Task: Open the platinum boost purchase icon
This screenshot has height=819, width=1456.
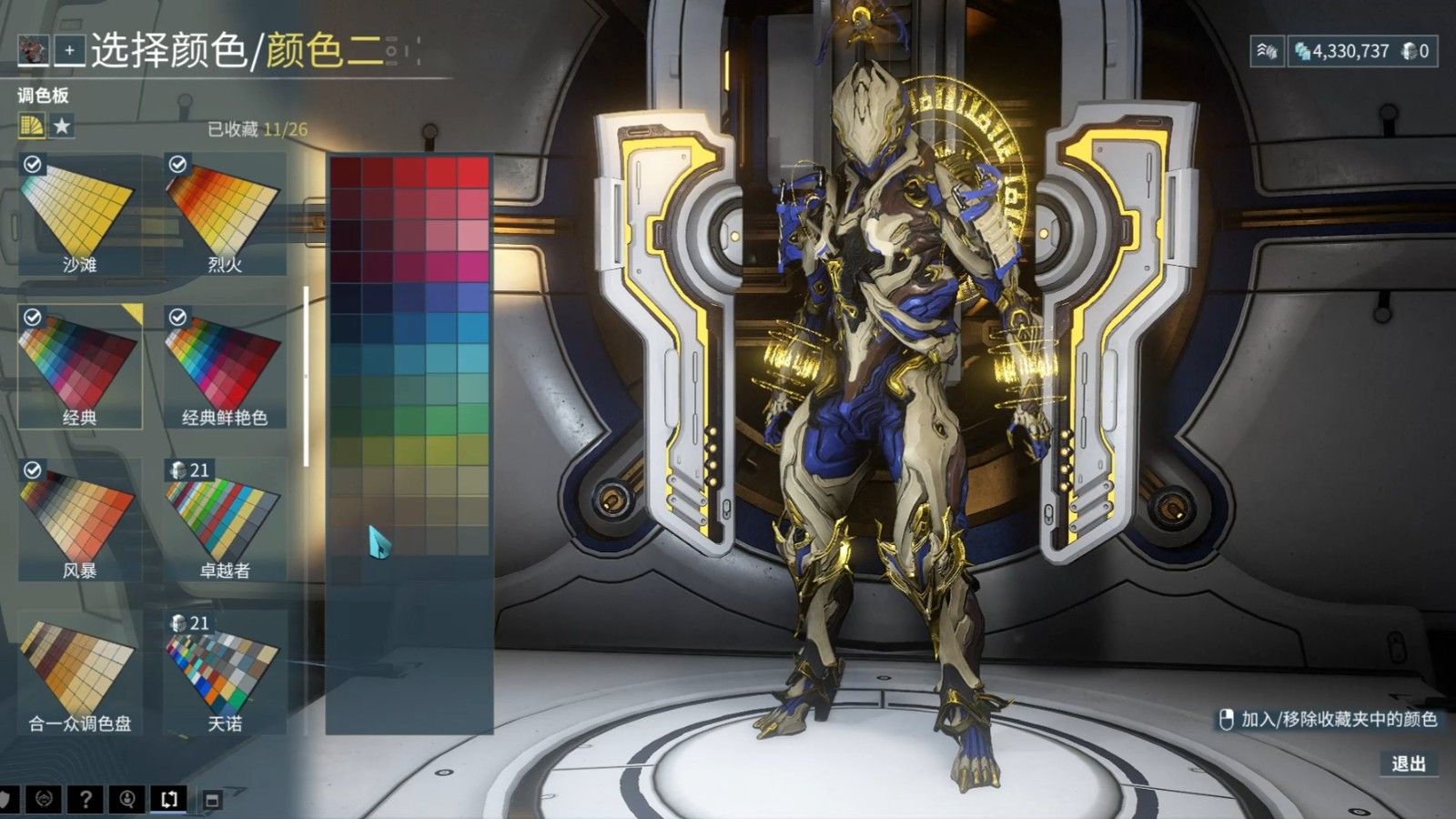Action: point(1267,51)
